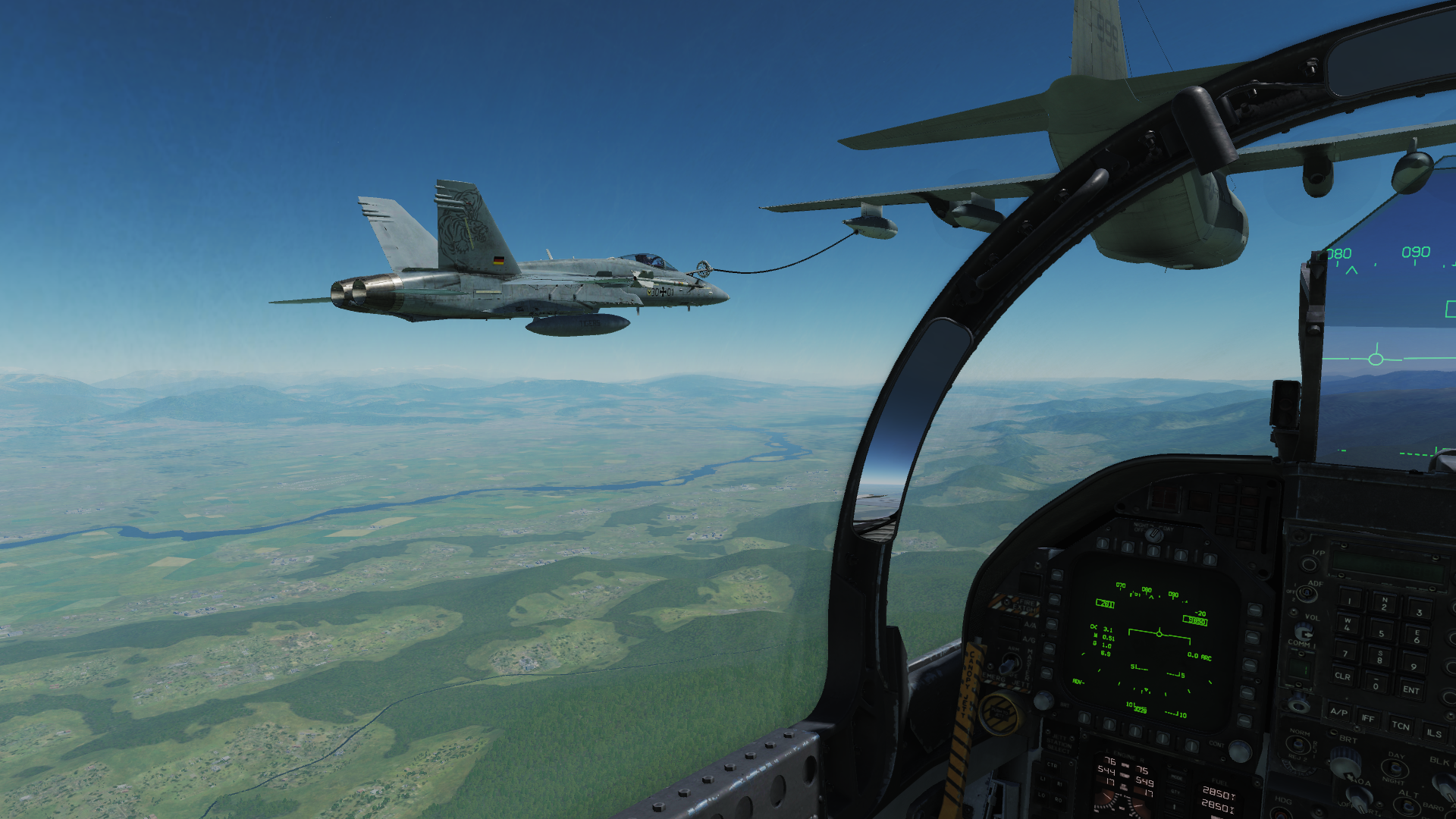Hit the ENT key on the keypad
1456x819 pixels.
(1410, 689)
